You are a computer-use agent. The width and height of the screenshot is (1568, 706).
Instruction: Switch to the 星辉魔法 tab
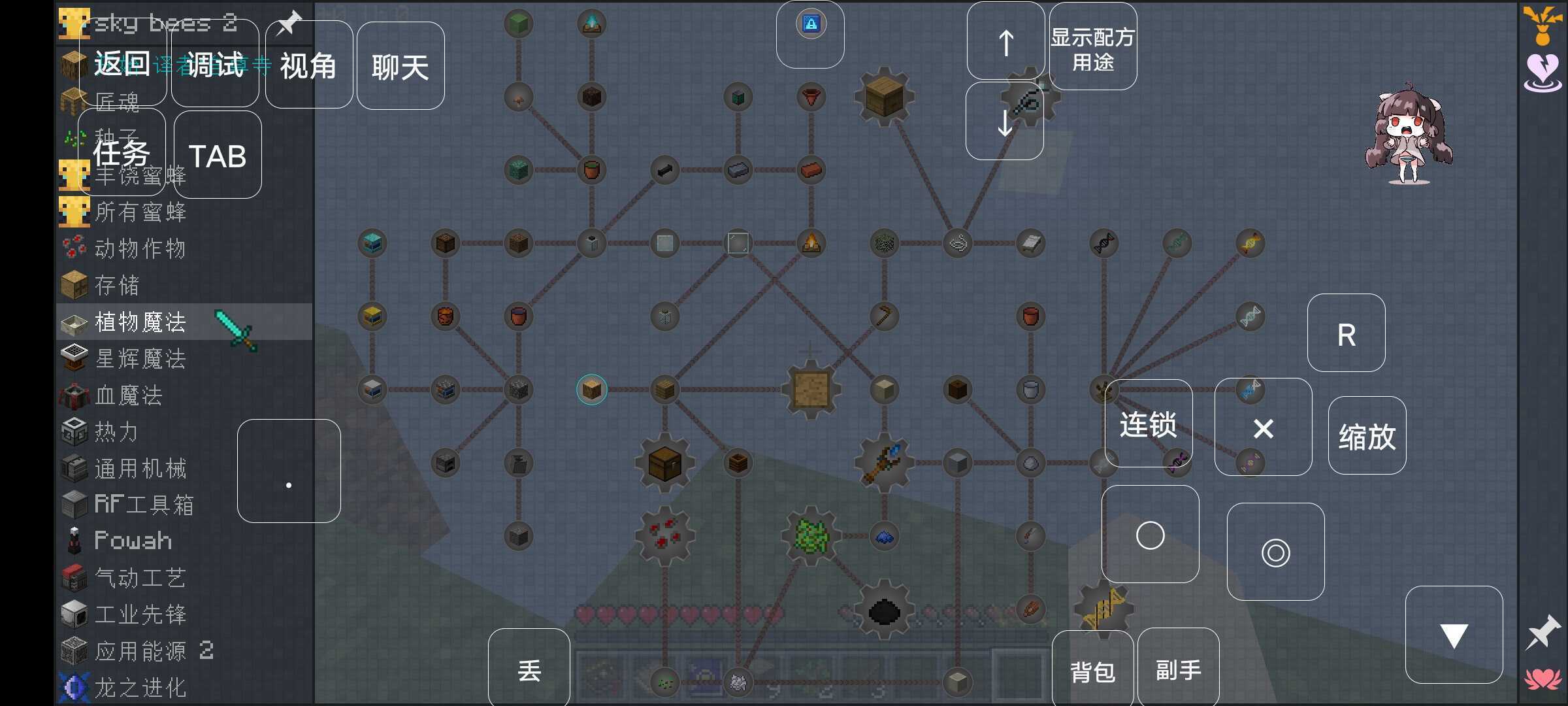tap(74, 359)
